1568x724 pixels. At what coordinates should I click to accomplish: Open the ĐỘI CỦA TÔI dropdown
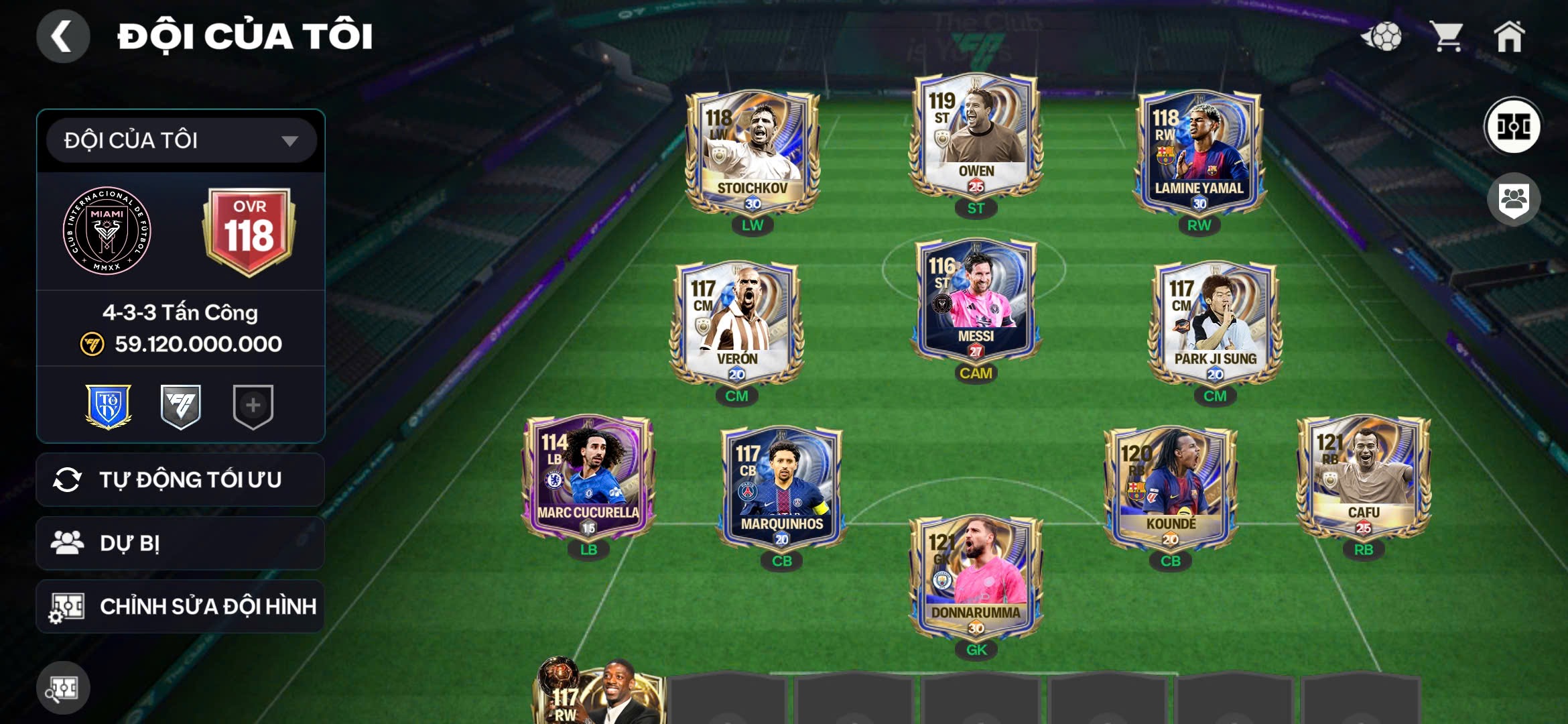(x=181, y=141)
